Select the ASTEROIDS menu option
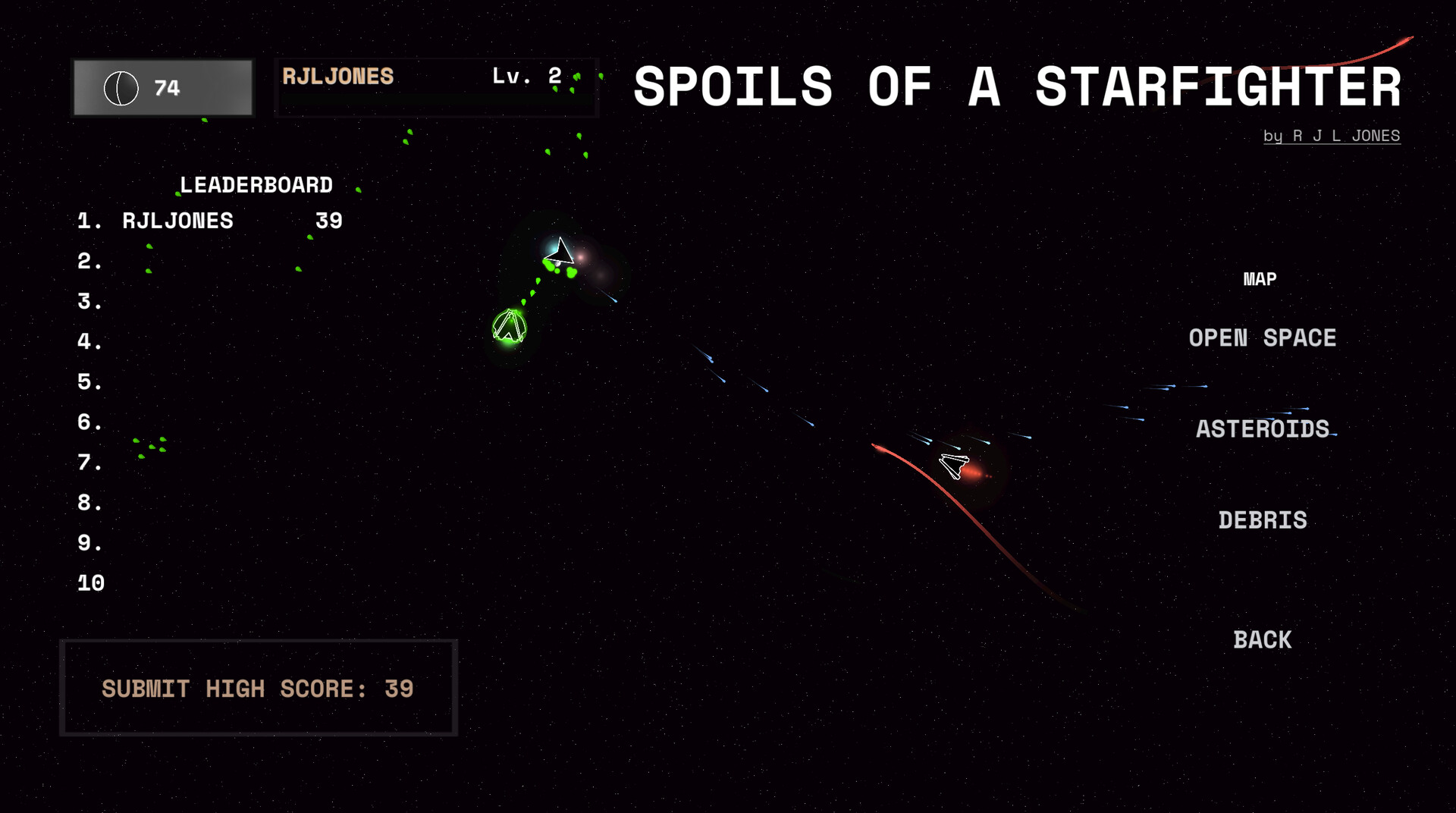 1263,428
